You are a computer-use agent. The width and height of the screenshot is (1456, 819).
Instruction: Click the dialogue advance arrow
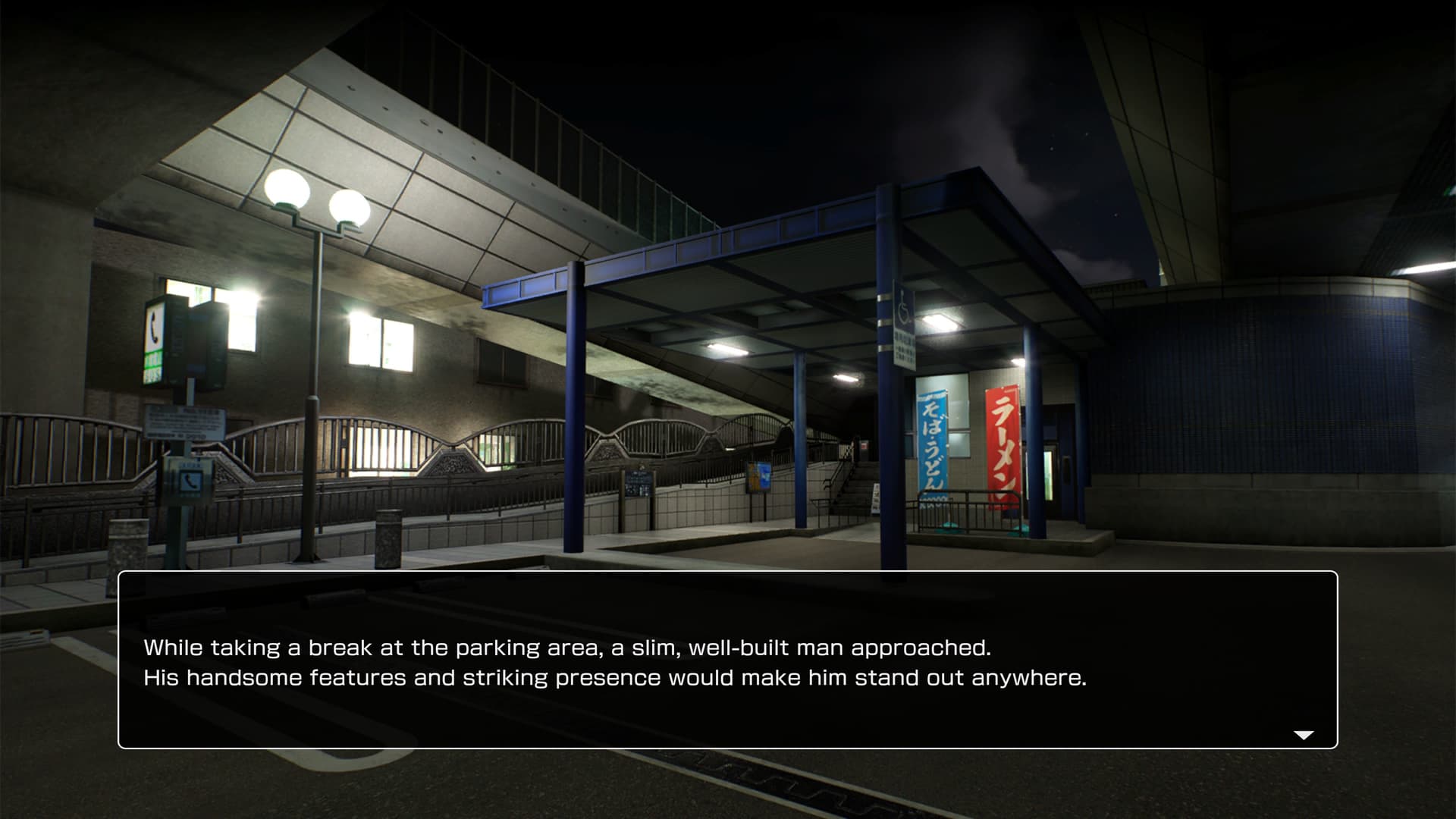point(1303,735)
